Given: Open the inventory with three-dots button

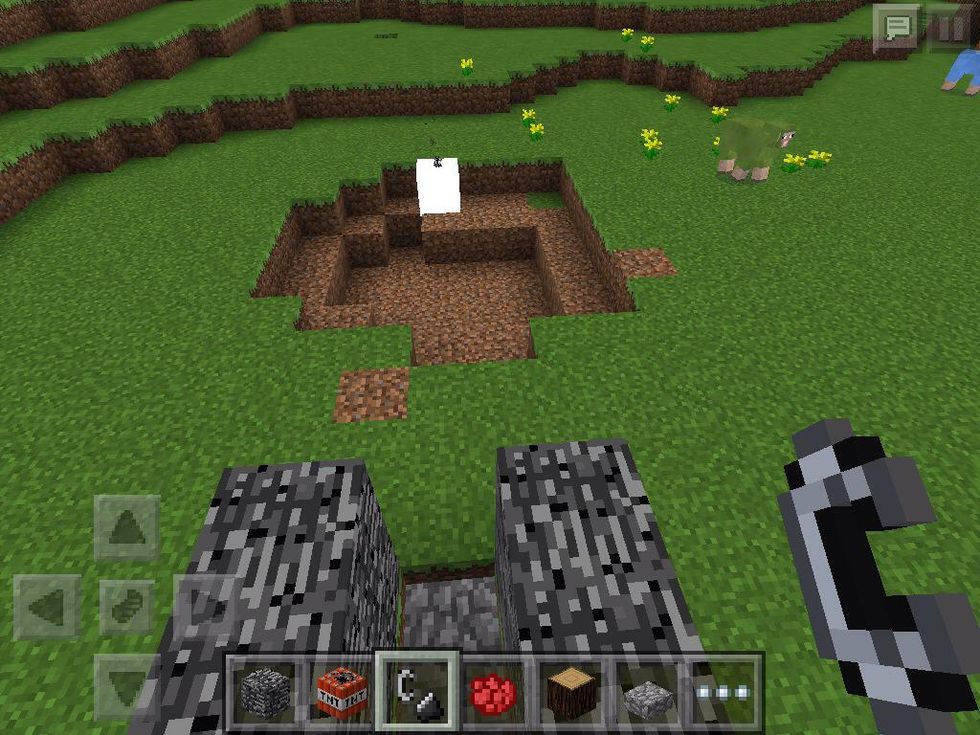Looking at the screenshot, I should (x=724, y=692).
